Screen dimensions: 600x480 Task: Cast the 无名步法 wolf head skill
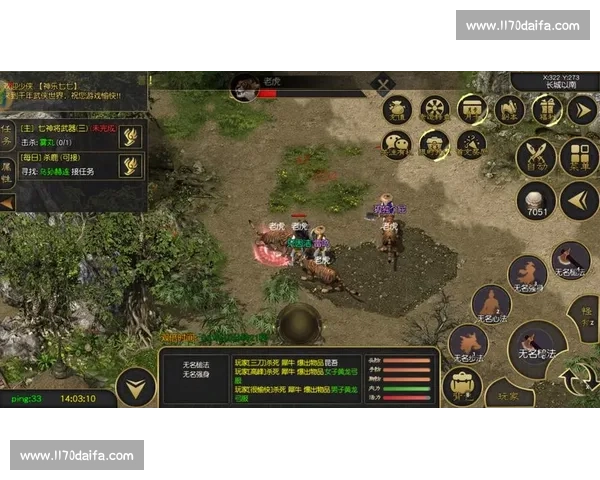click(468, 343)
